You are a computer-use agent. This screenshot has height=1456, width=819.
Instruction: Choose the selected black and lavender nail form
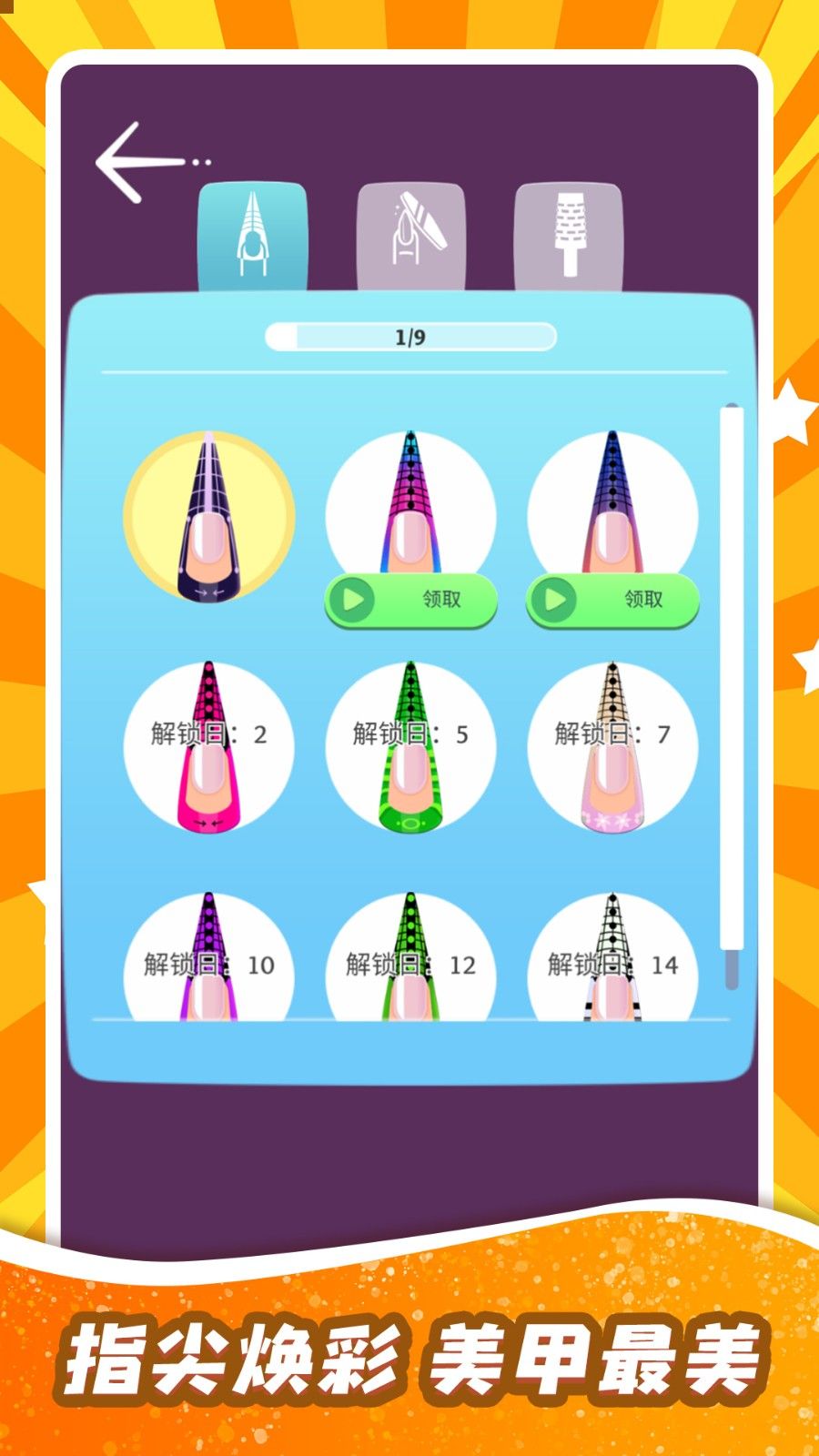[209, 517]
